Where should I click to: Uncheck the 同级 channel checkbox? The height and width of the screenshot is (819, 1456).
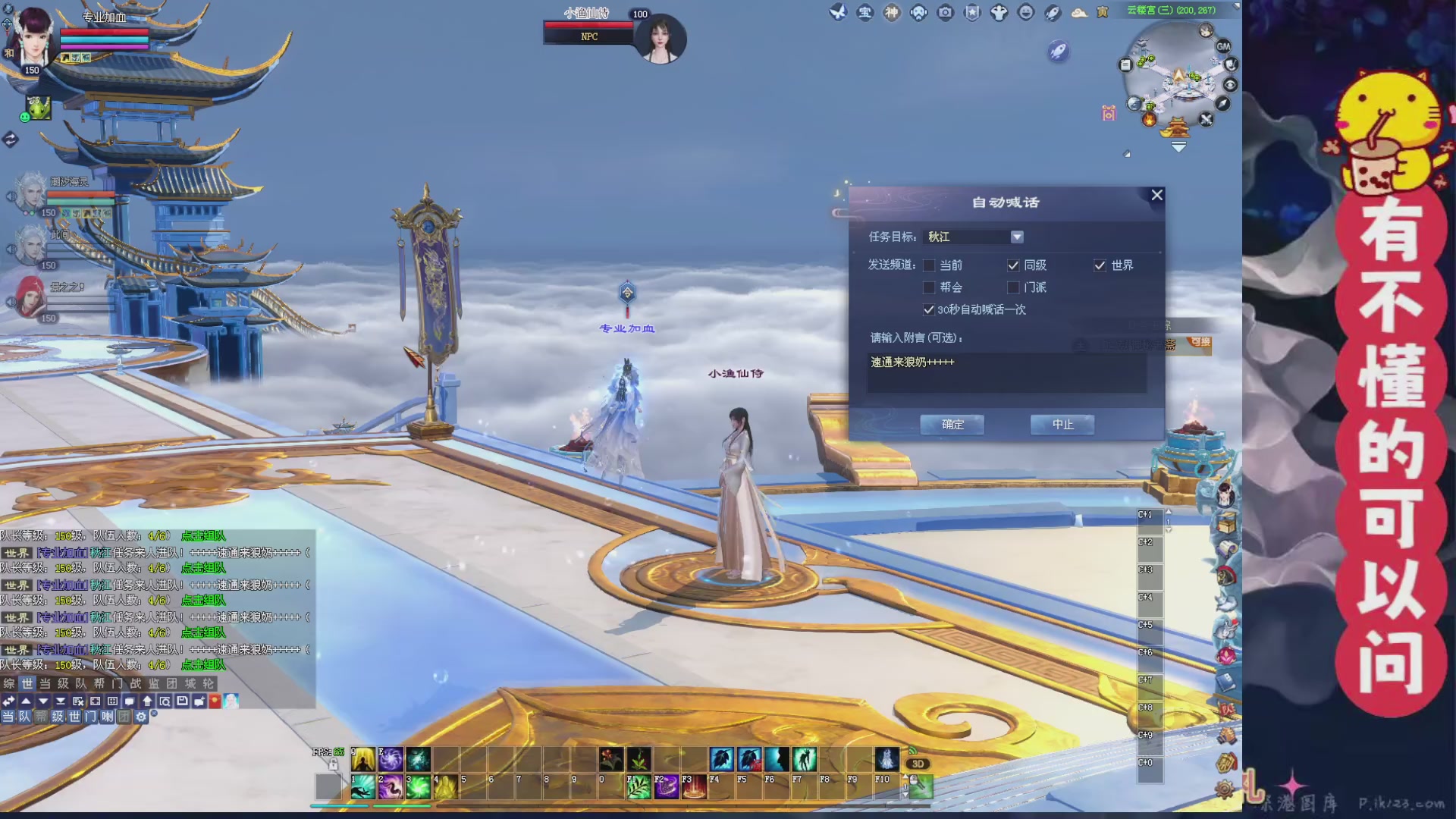(1013, 265)
